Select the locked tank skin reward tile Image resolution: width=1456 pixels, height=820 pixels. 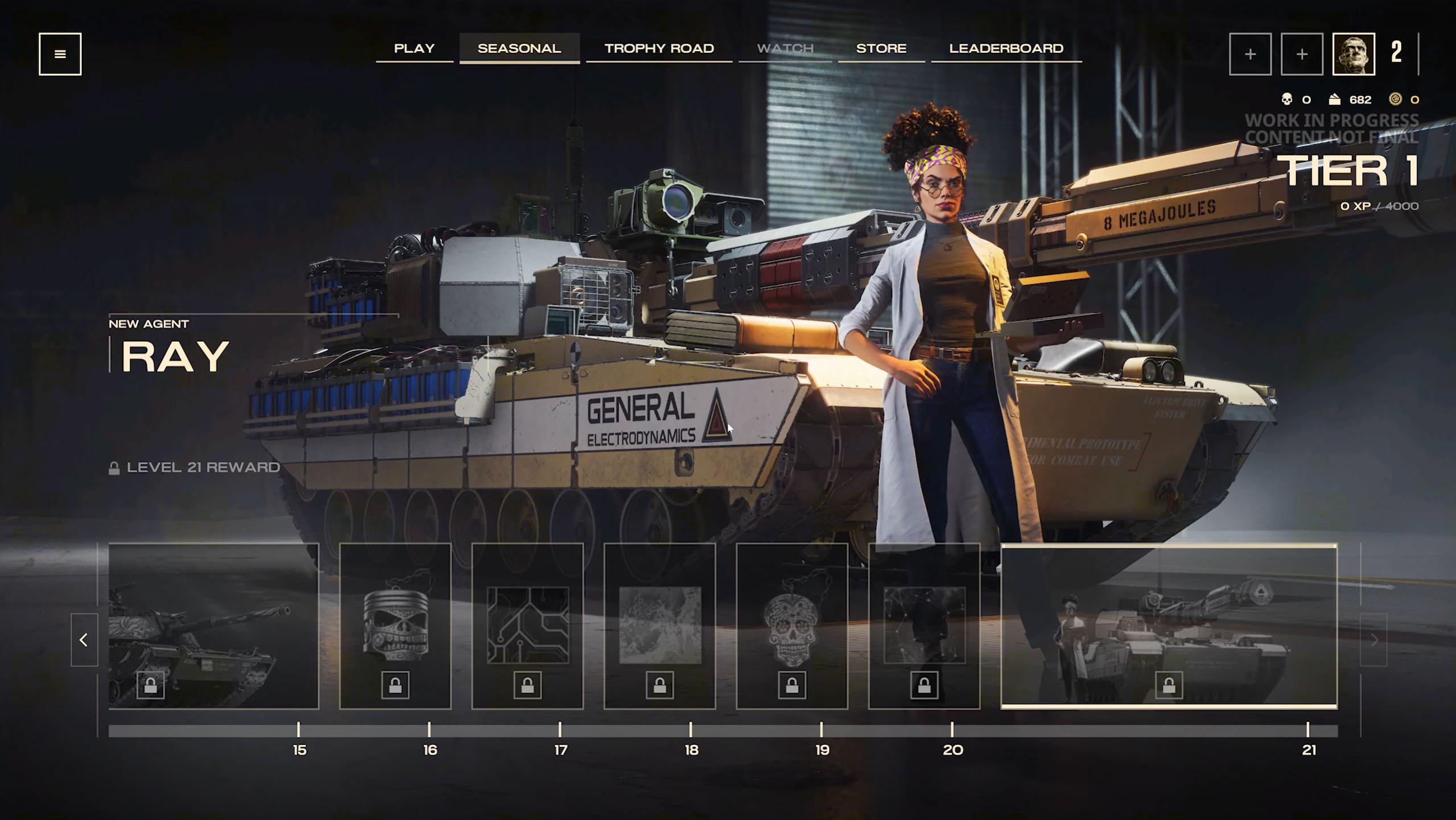click(x=213, y=626)
